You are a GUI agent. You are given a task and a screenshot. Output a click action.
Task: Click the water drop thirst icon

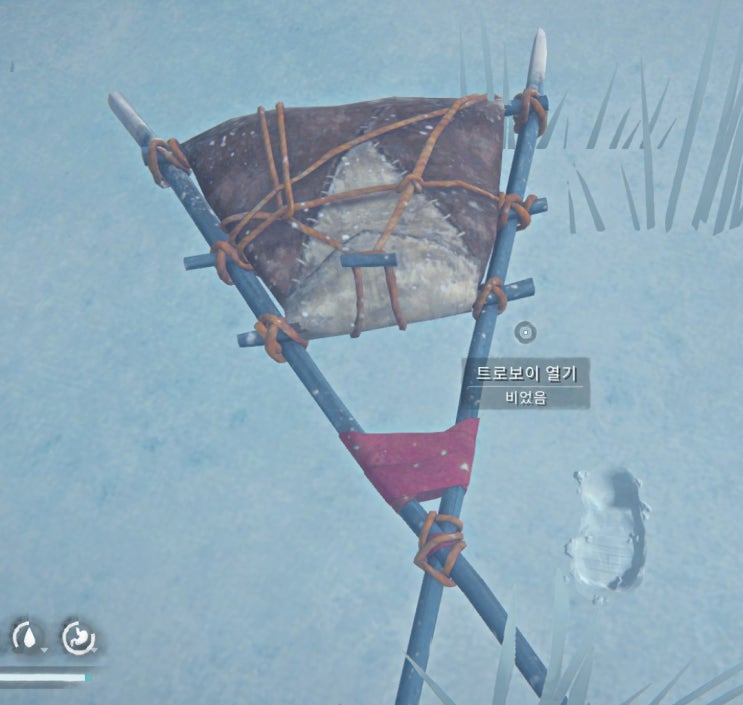tap(29, 637)
